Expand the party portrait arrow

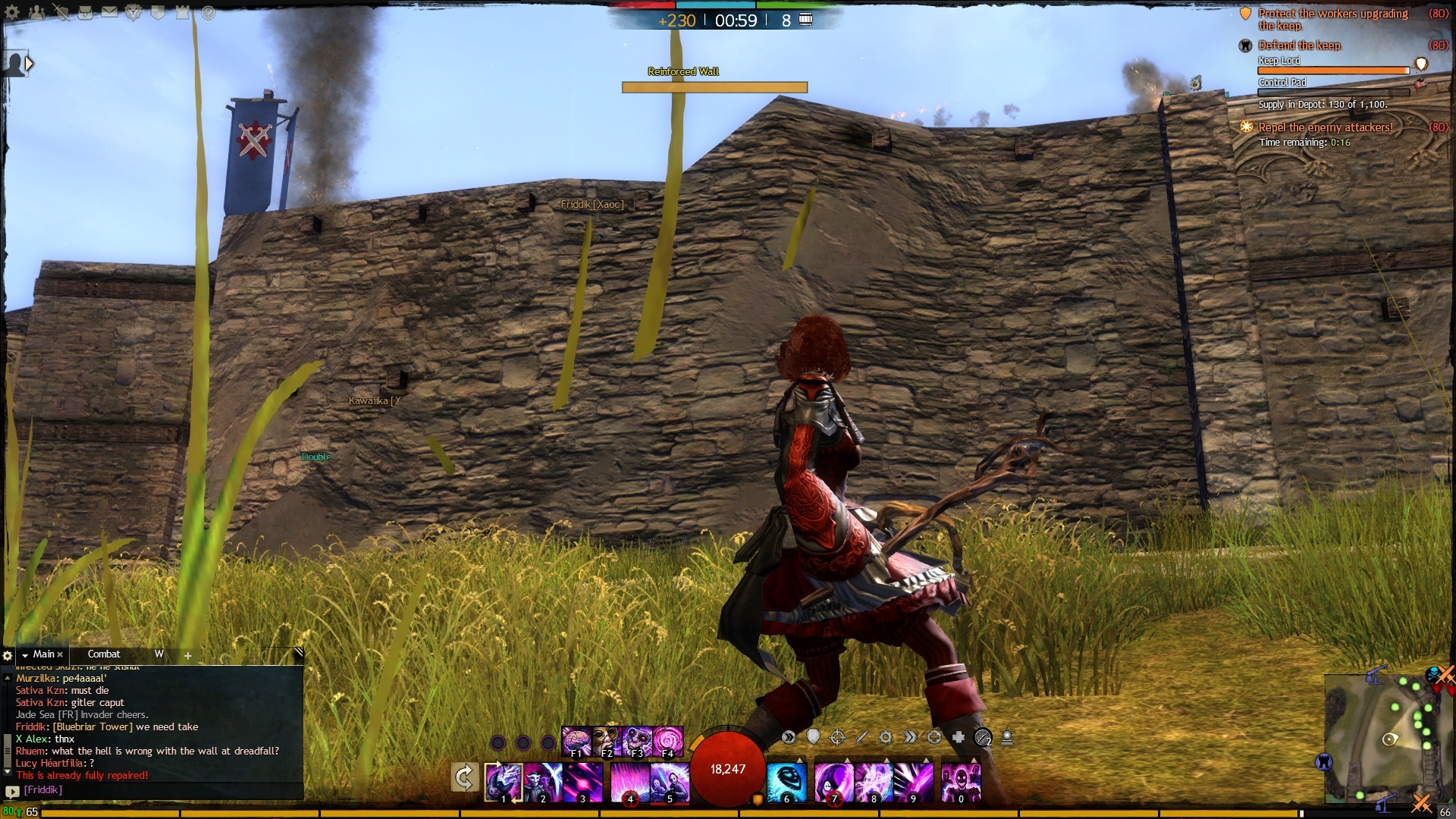click(29, 64)
